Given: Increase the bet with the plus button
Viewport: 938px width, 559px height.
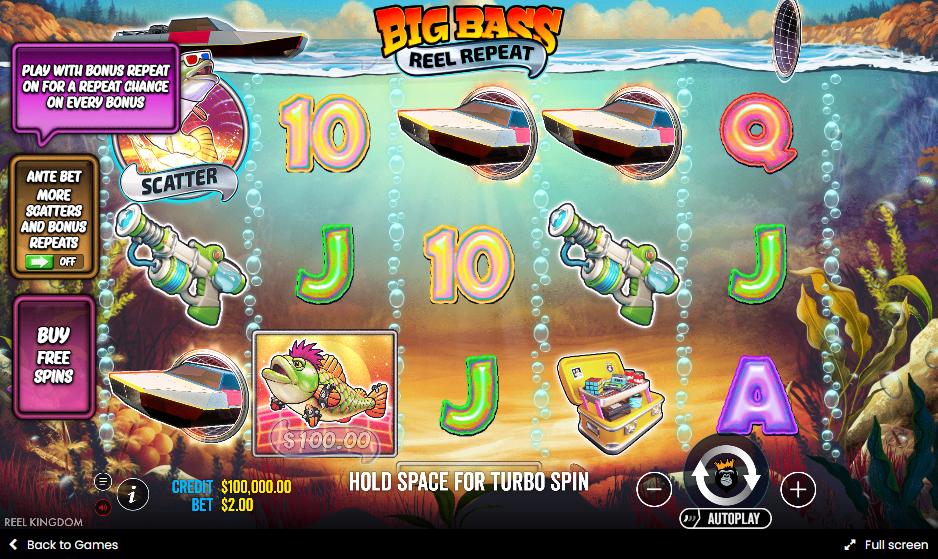Looking at the screenshot, I should (x=797, y=489).
